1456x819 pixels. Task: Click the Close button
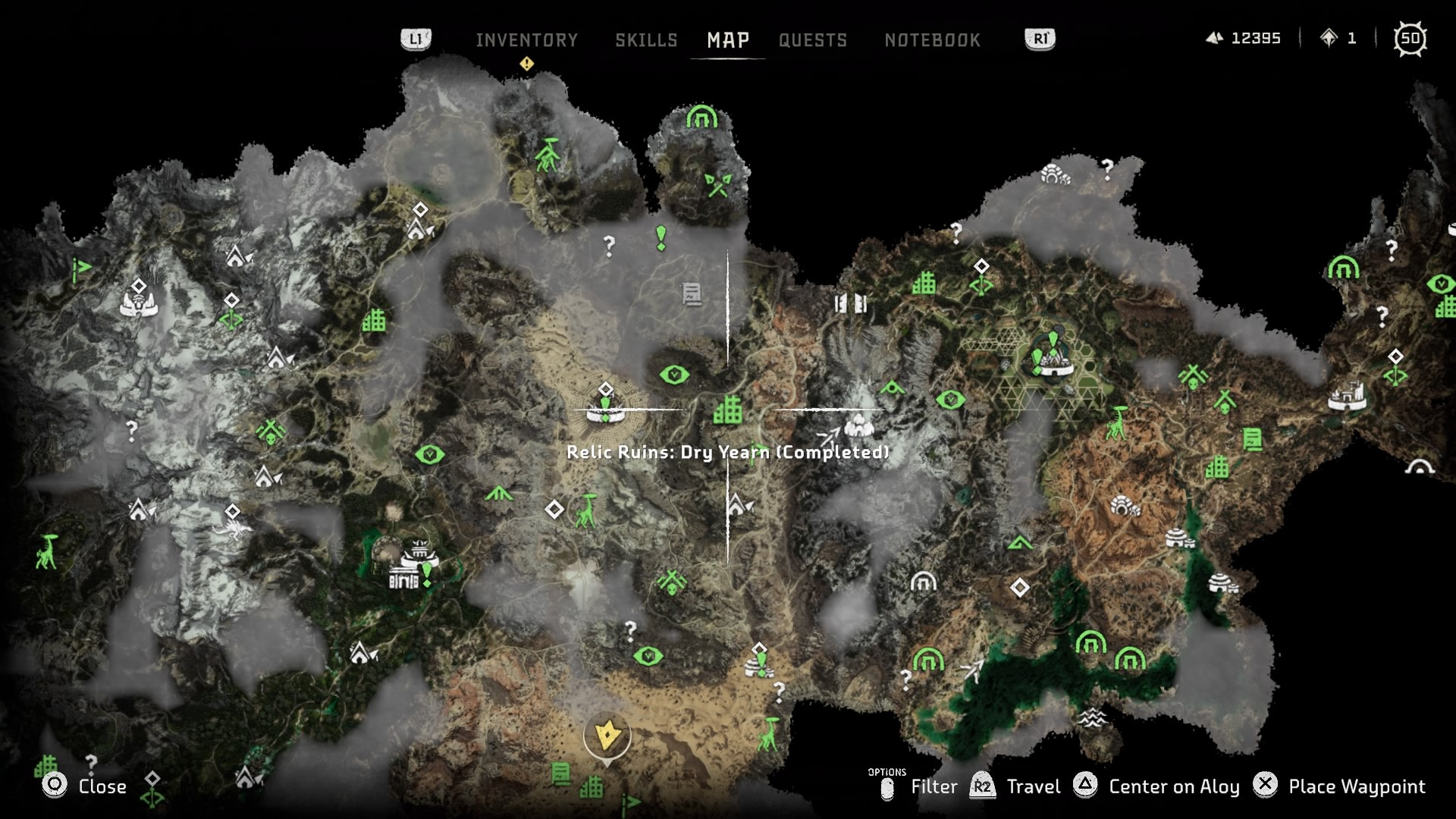(84, 786)
